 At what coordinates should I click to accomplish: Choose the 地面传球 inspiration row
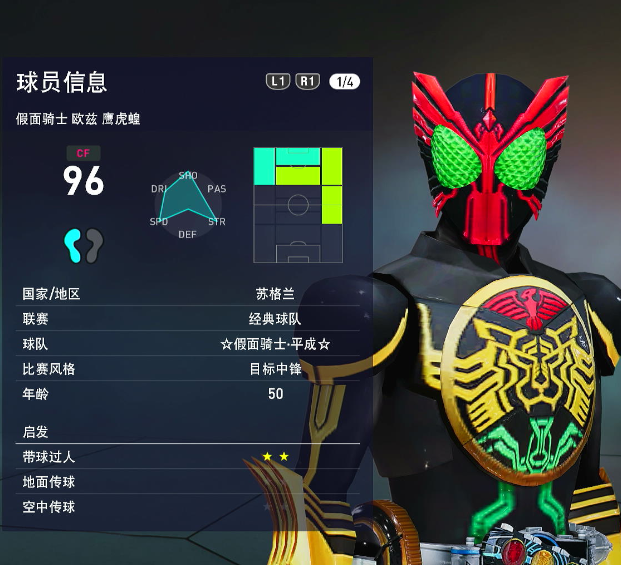(189, 482)
